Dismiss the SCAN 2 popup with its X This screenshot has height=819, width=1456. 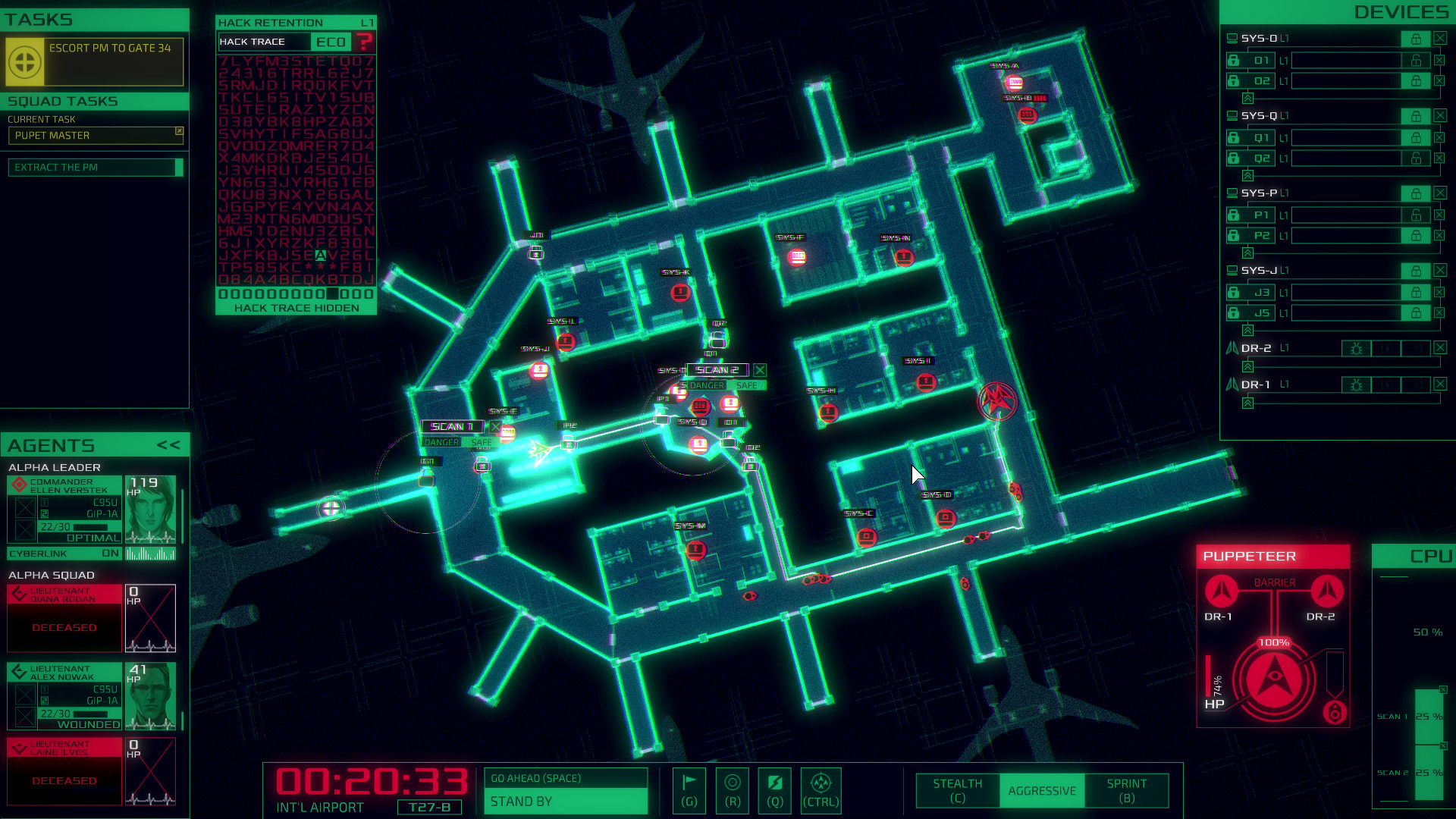click(761, 370)
